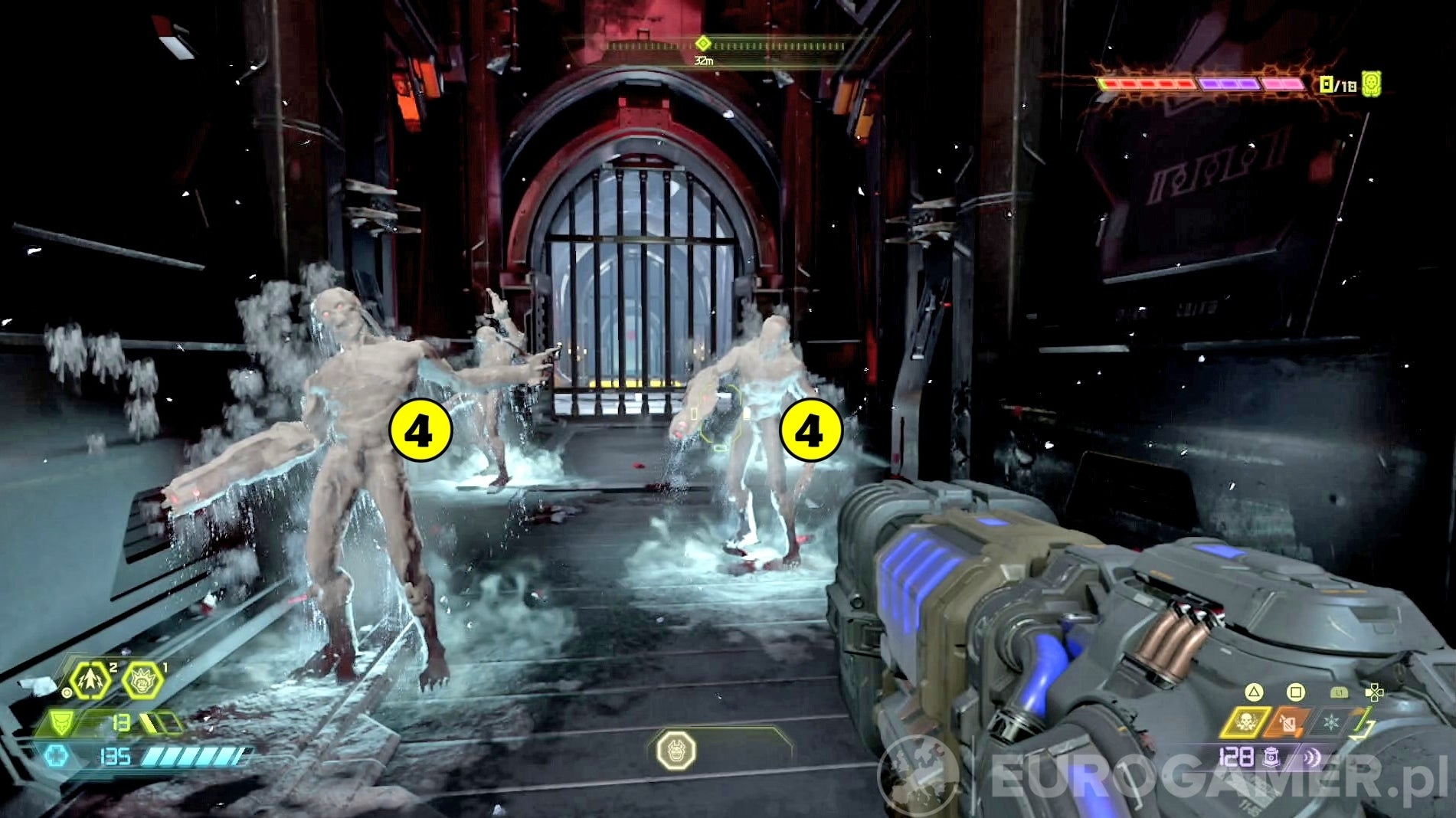This screenshot has width=1456, height=818.
Task: Select the snowflake ice bomb icon
Action: 1333,722
